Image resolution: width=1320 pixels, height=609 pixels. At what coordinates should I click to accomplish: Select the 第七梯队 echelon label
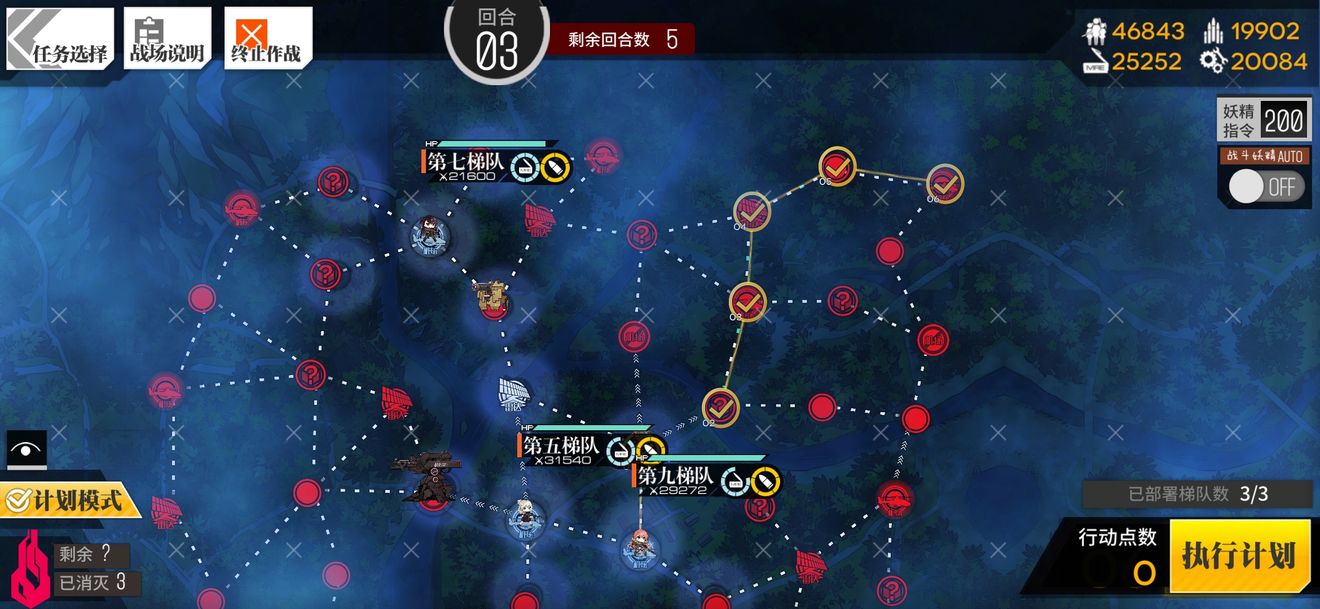466,163
